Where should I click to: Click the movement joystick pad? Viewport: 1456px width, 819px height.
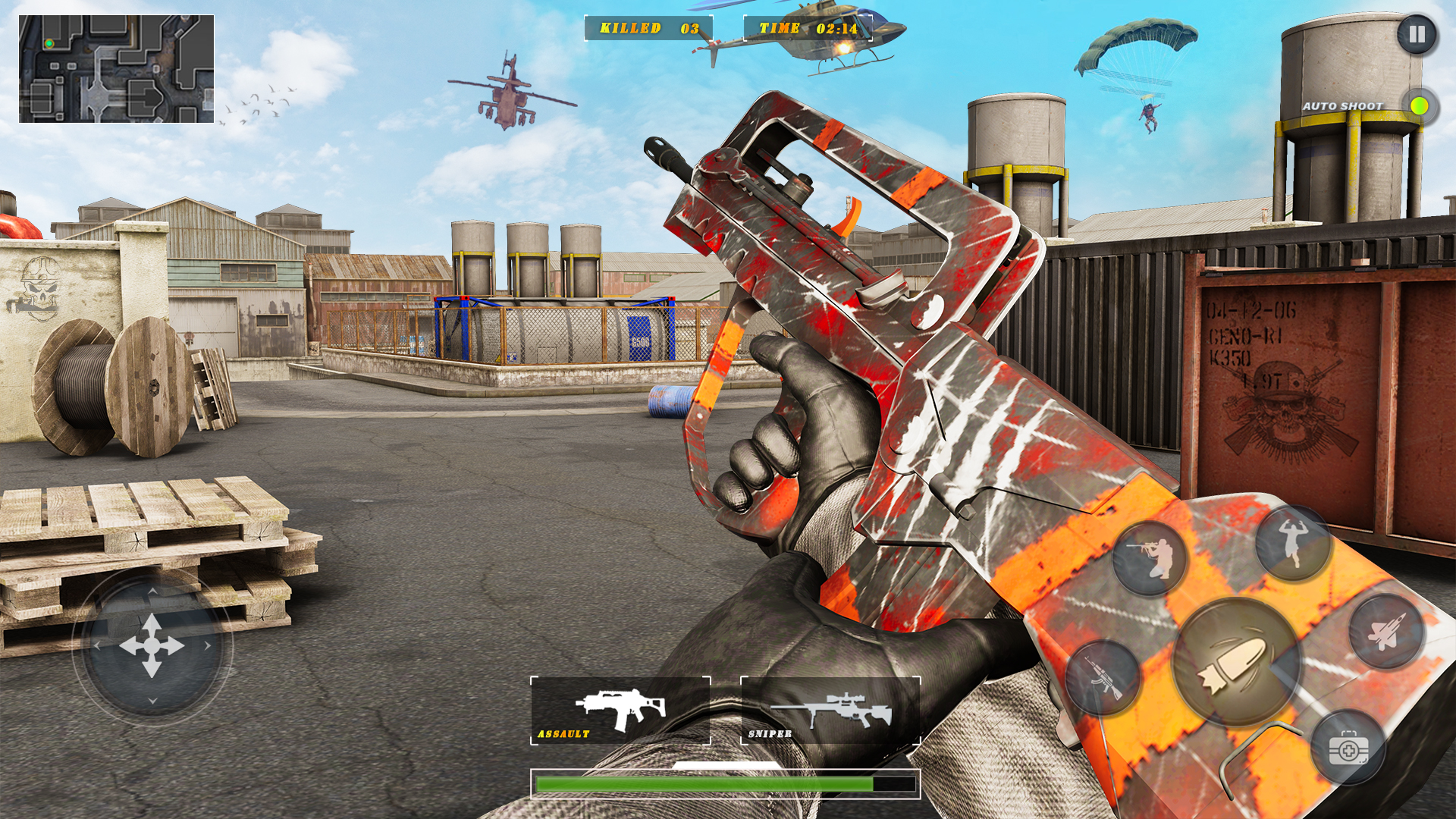(x=152, y=646)
